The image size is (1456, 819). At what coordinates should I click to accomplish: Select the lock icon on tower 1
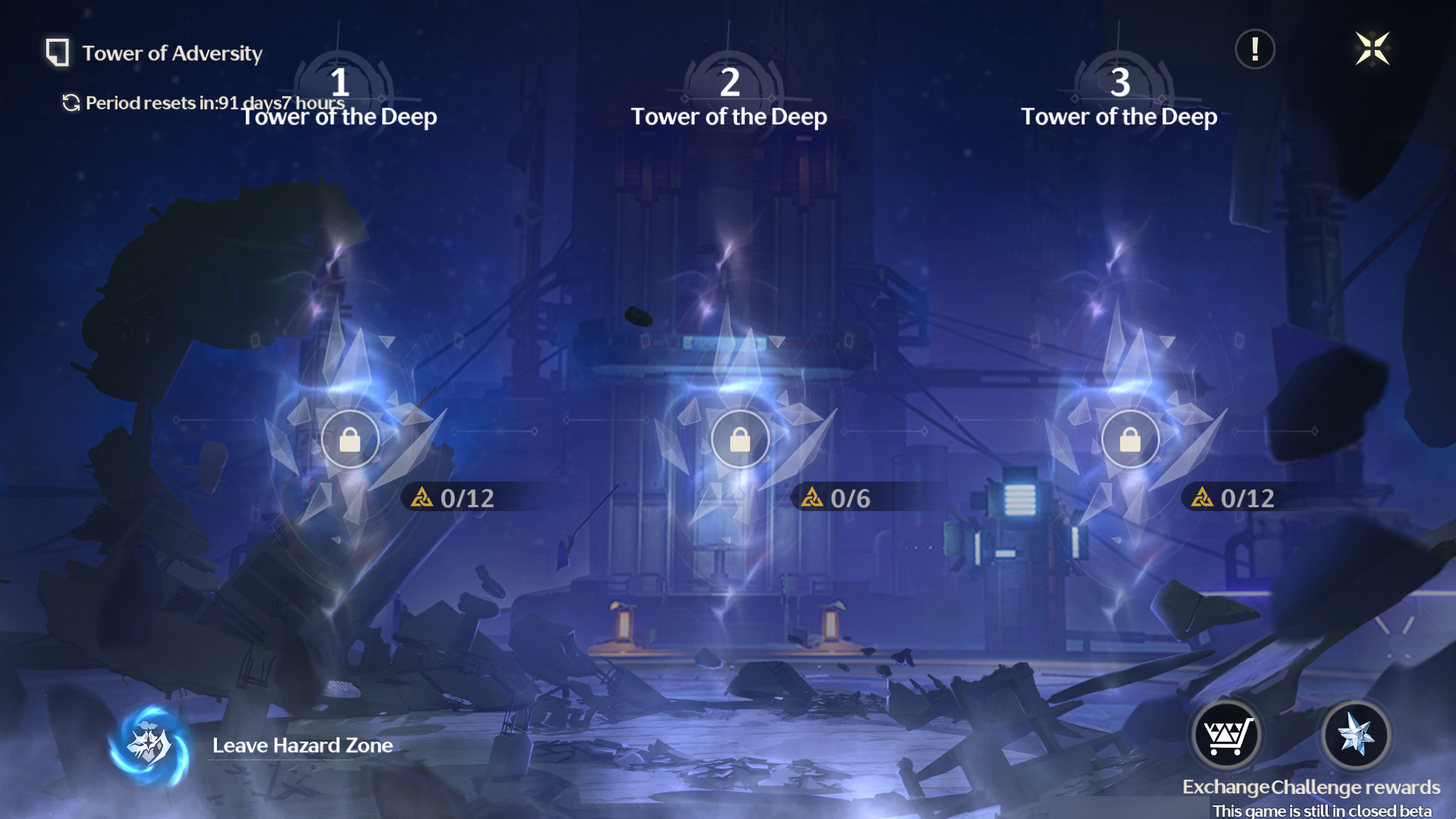pos(350,440)
